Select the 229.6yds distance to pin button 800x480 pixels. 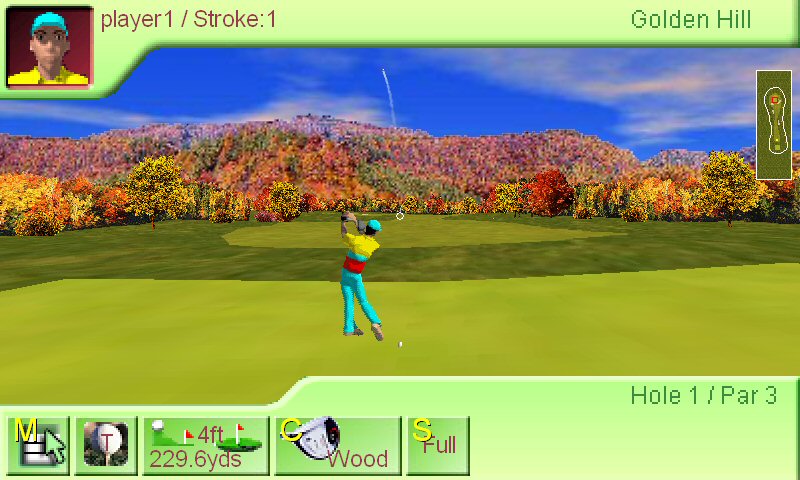(x=206, y=445)
